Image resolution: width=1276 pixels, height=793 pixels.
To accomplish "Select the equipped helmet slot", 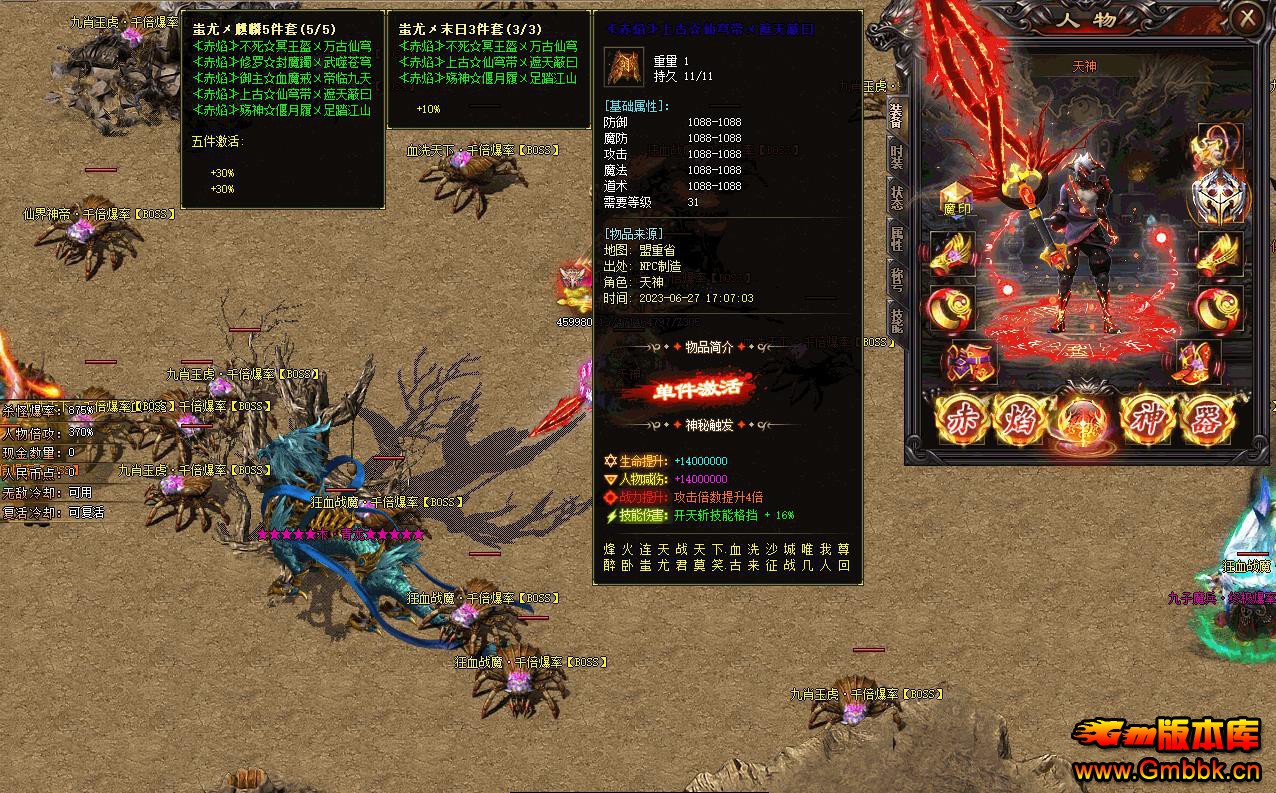I will click(1219, 196).
